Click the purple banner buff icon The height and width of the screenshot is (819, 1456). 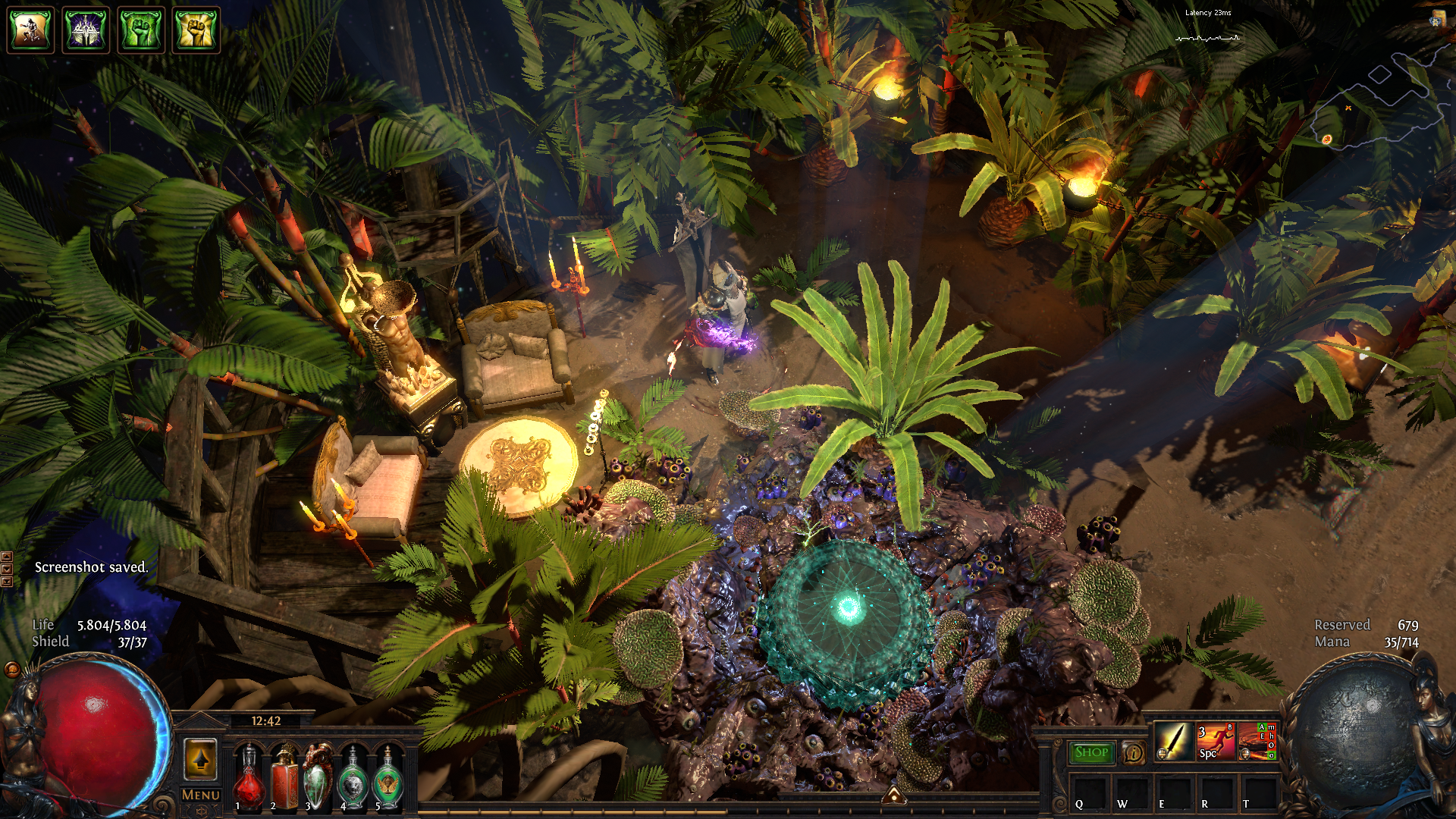(x=86, y=30)
